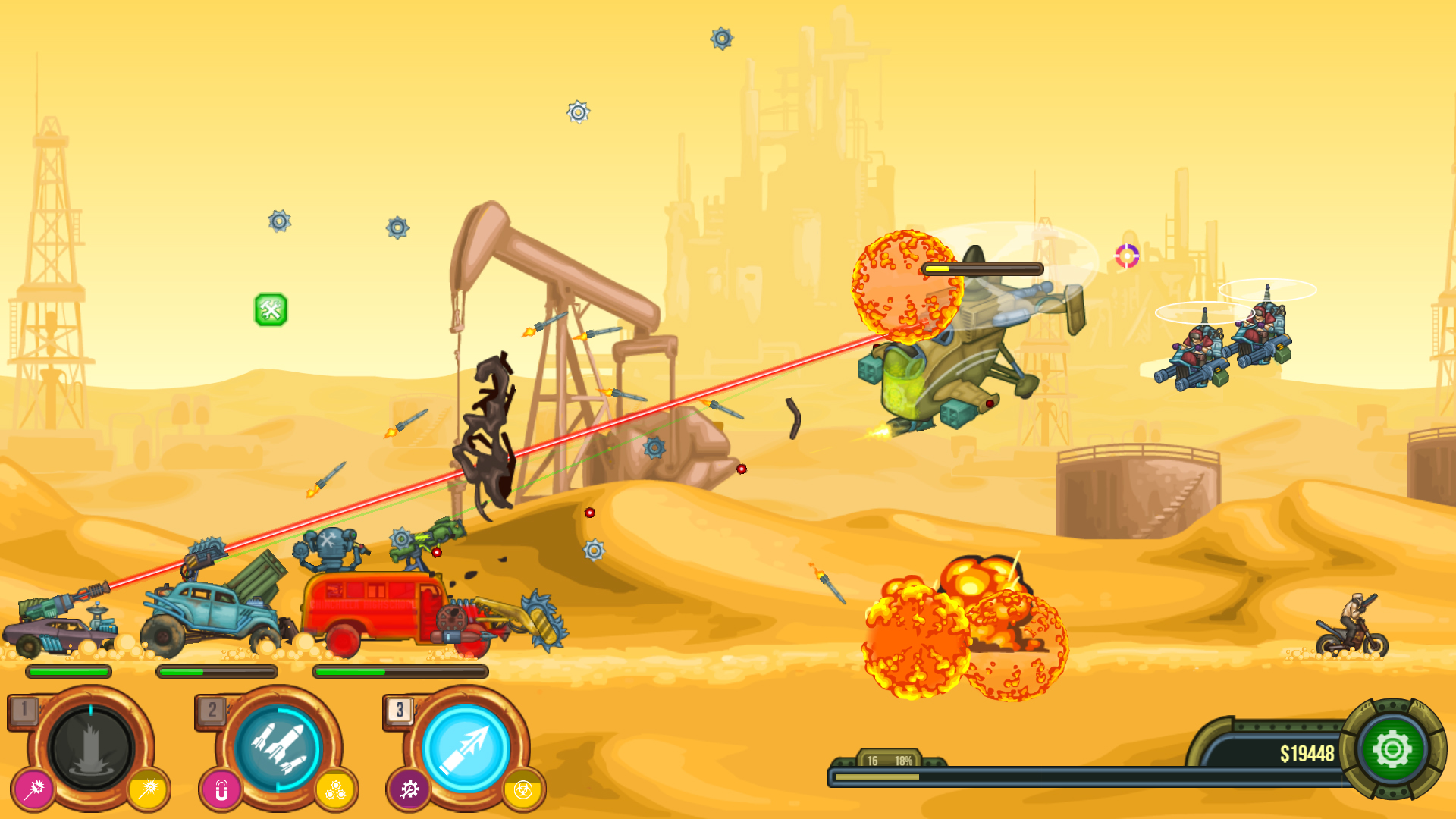Pick up the green wrench repair power-up

[x=271, y=308]
